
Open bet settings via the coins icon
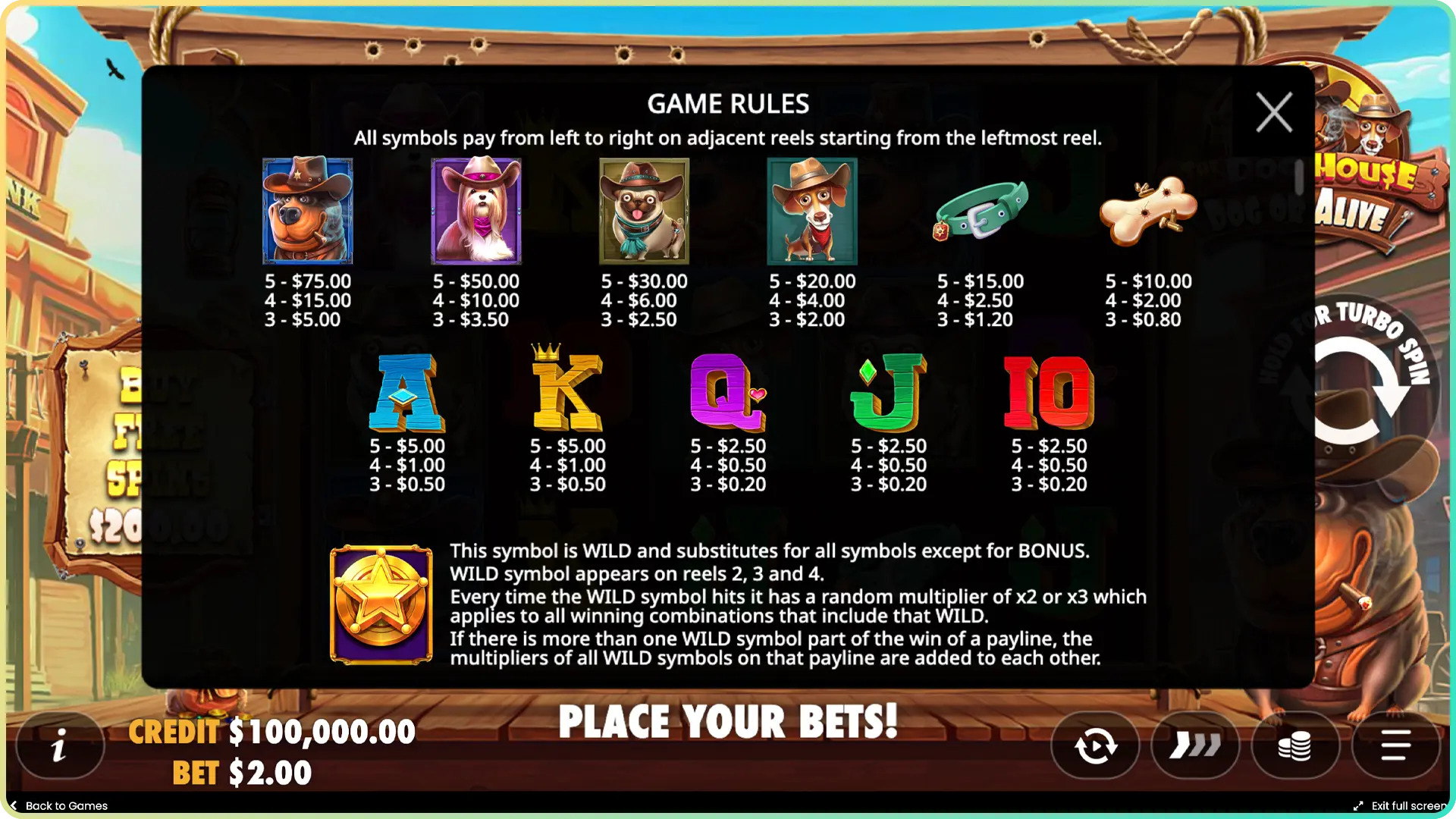click(1297, 745)
